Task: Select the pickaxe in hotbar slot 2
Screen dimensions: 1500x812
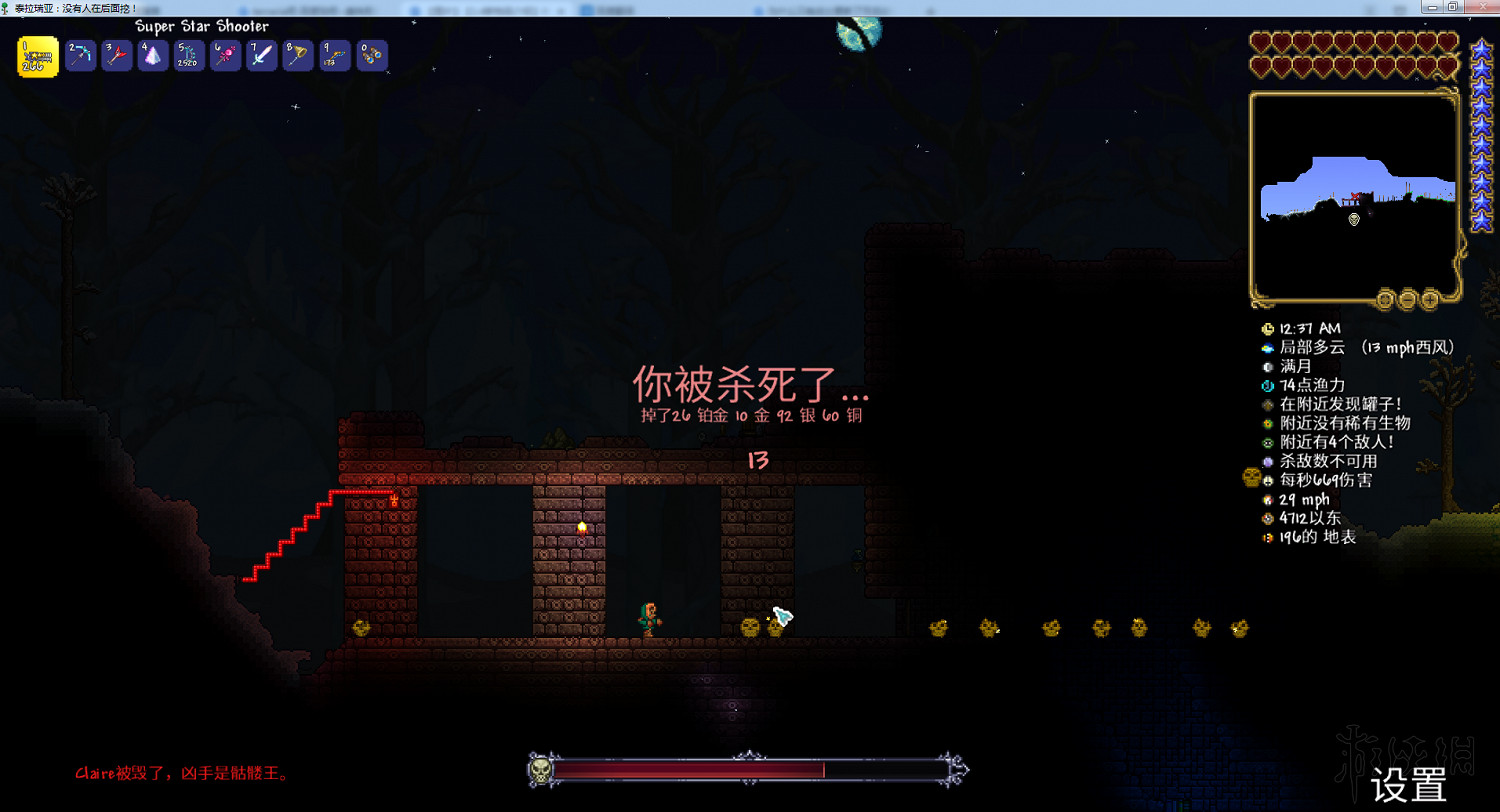Action: (x=80, y=57)
